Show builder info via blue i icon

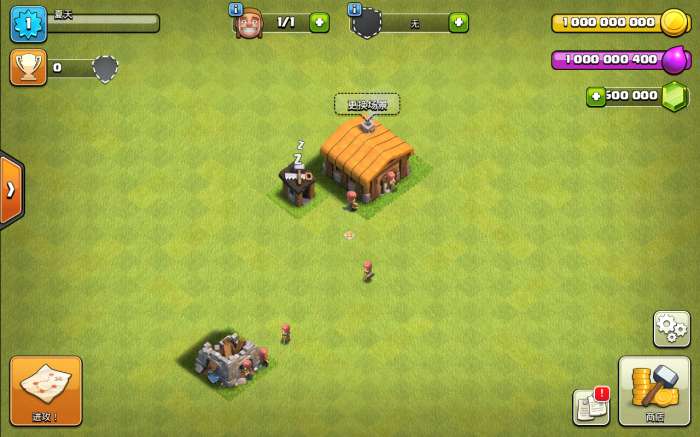[236, 9]
